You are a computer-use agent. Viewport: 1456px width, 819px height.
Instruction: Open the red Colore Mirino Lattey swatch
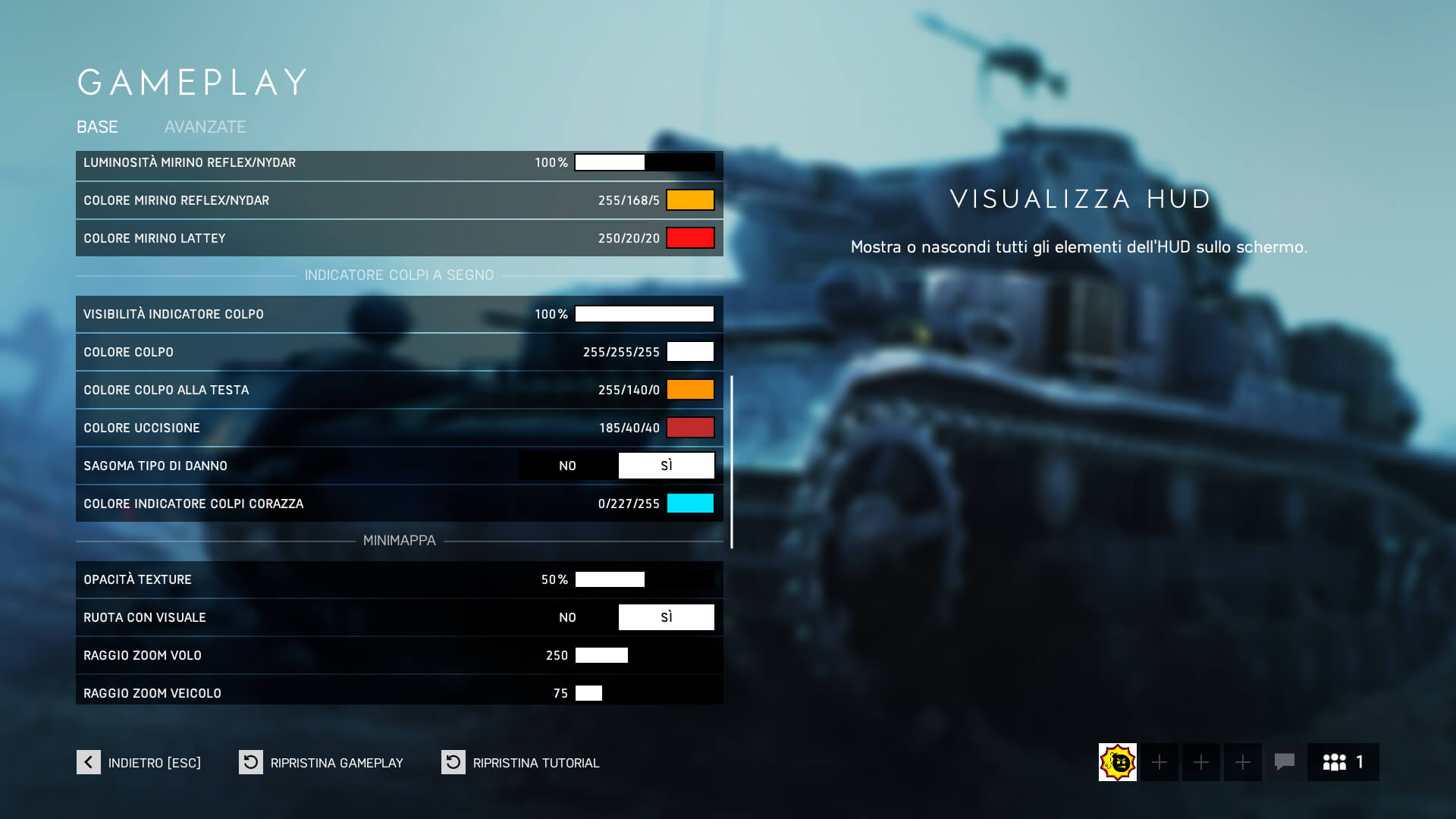pyautogui.click(x=689, y=237)
